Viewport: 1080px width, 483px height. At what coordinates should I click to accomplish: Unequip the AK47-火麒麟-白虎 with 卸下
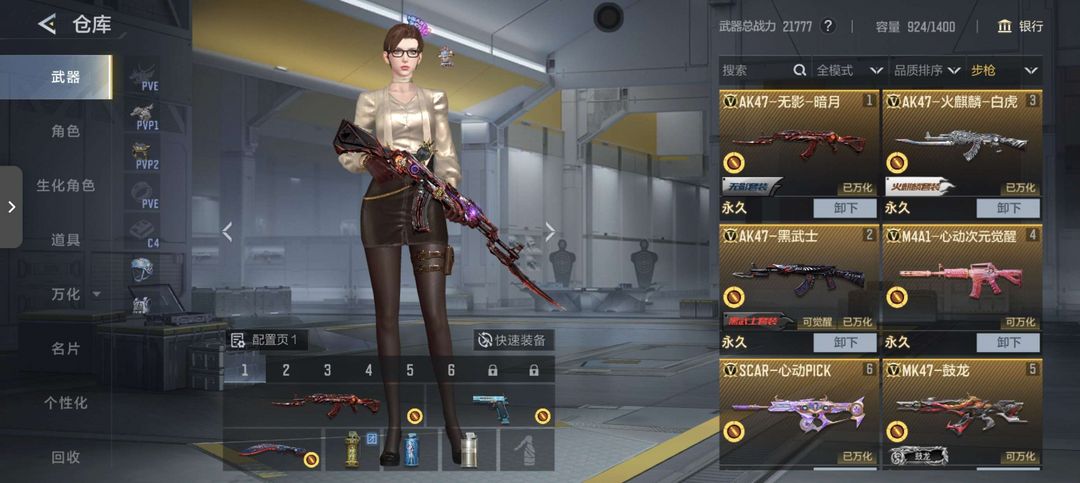pyautogui.click(x=1008, y=208)
